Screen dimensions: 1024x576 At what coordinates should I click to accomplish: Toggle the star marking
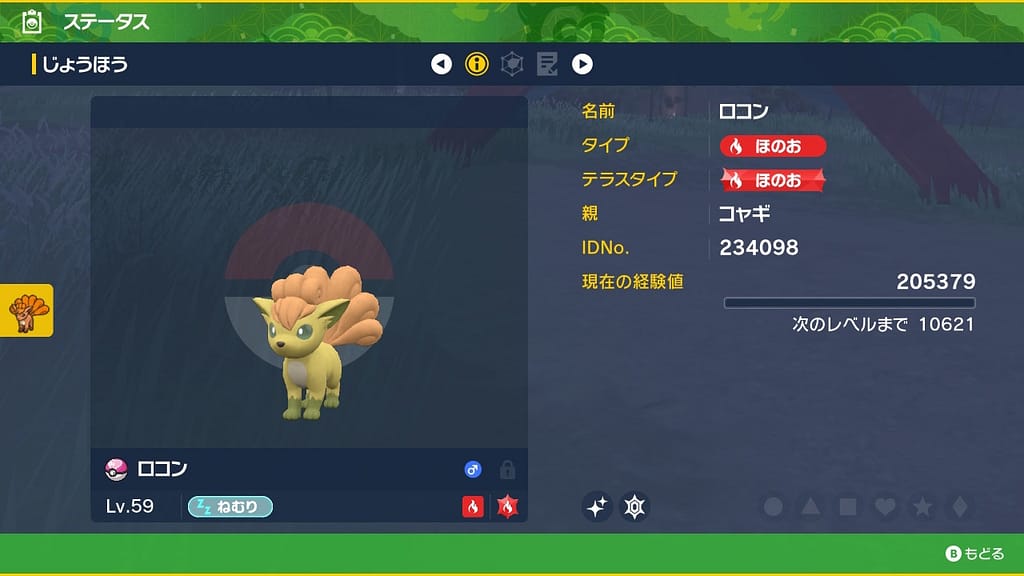click(922, 507)
